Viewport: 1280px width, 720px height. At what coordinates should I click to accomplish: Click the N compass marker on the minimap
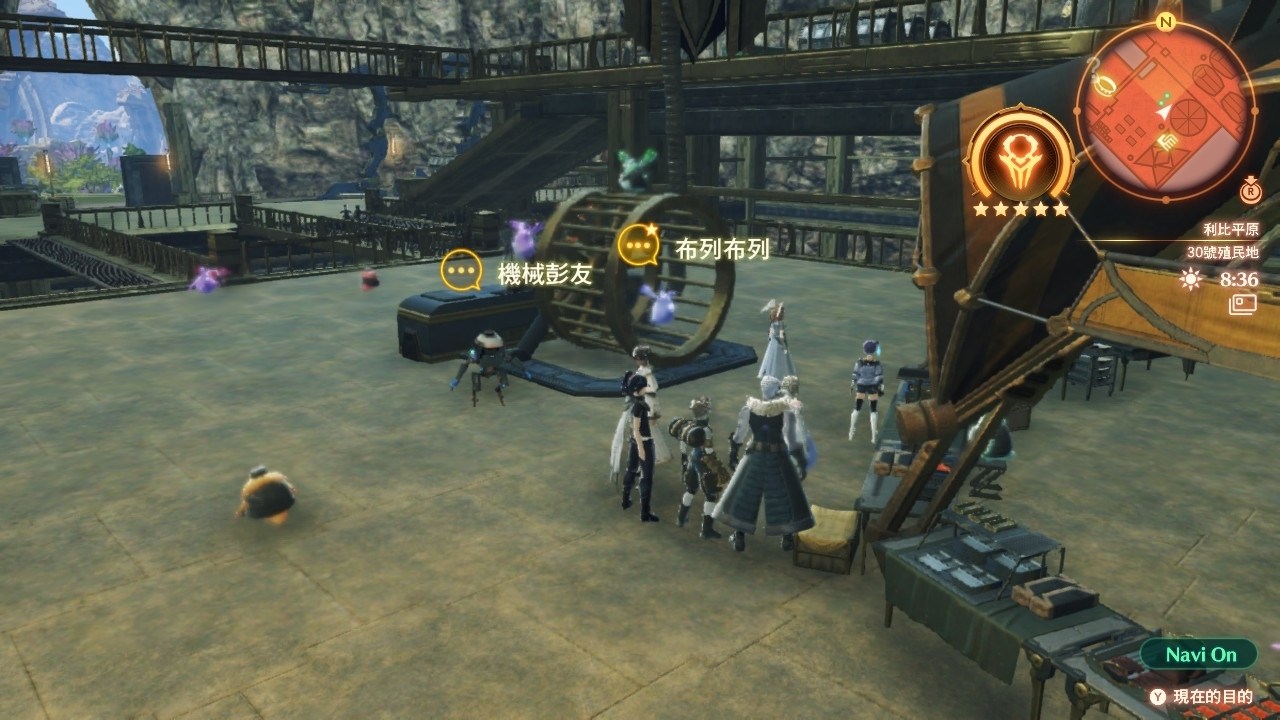[1166, 21]
